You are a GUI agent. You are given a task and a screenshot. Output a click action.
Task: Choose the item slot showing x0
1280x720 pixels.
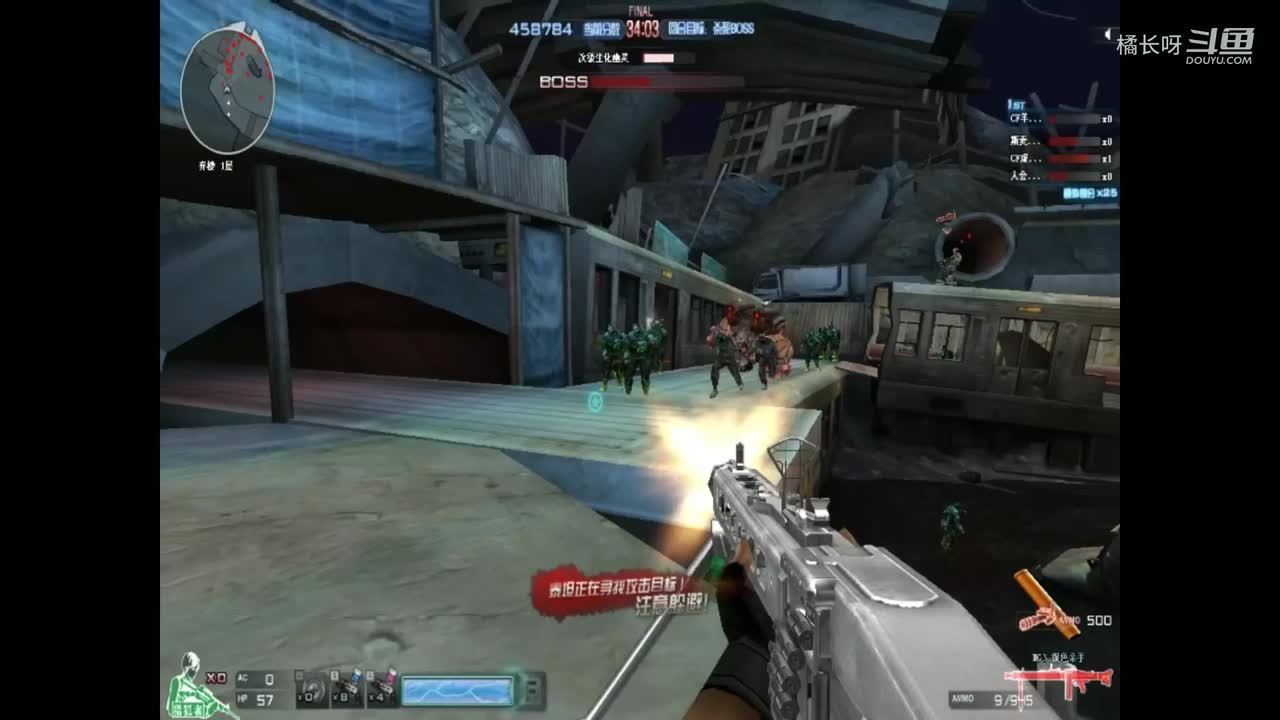coord(310,690)
